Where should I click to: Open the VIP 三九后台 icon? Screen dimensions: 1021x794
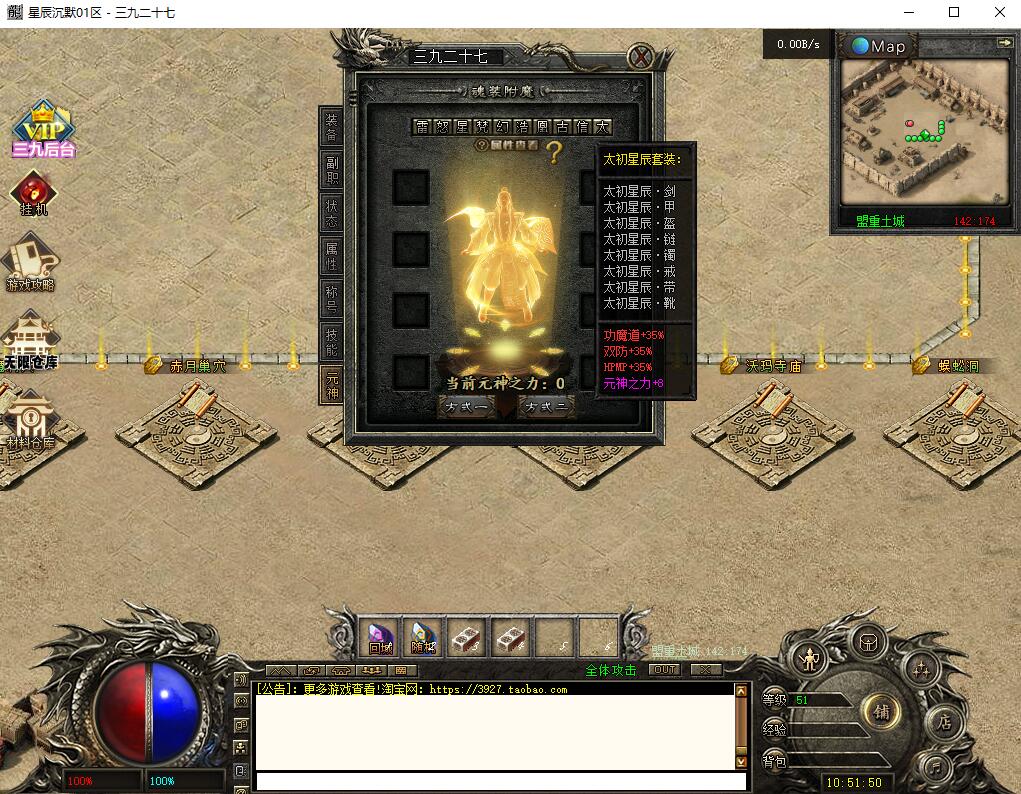click(43, 130)
